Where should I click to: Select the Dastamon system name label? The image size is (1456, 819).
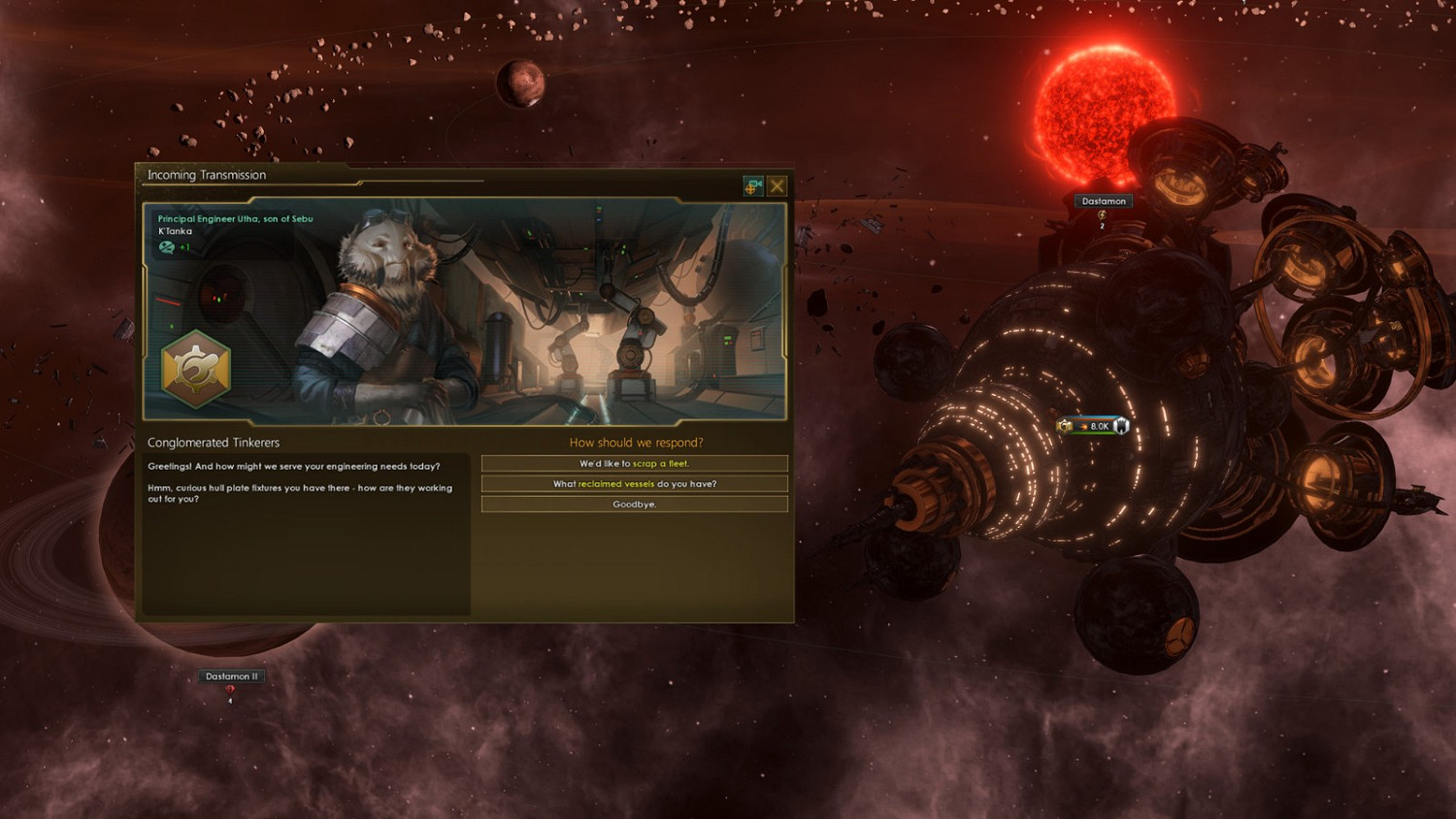(1103, 201)
